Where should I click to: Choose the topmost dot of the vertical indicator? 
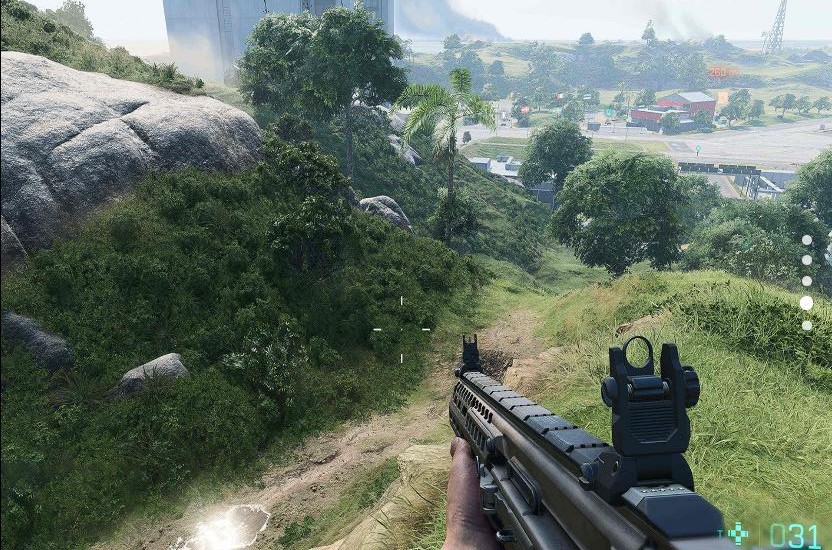point(806,240)
